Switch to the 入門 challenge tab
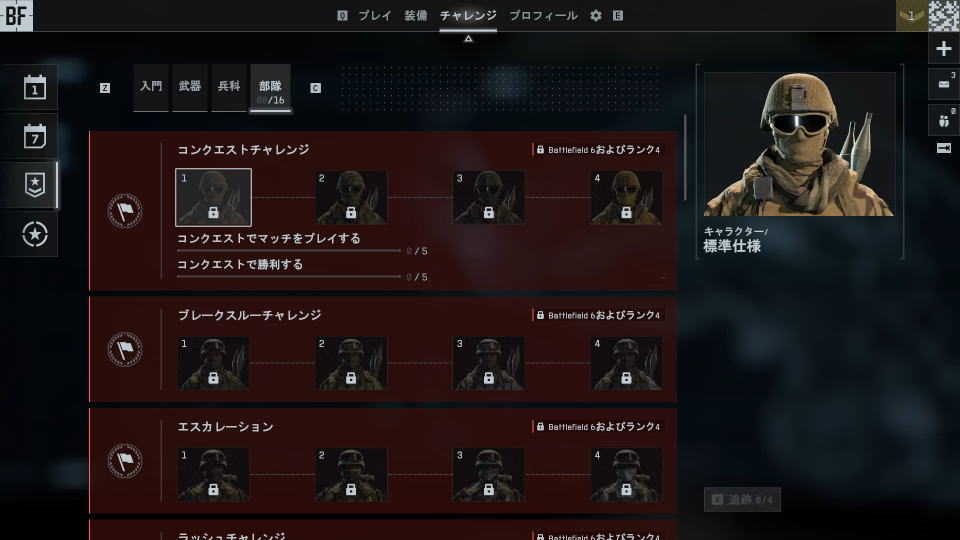Screen dimensions: 960x540 151,87
